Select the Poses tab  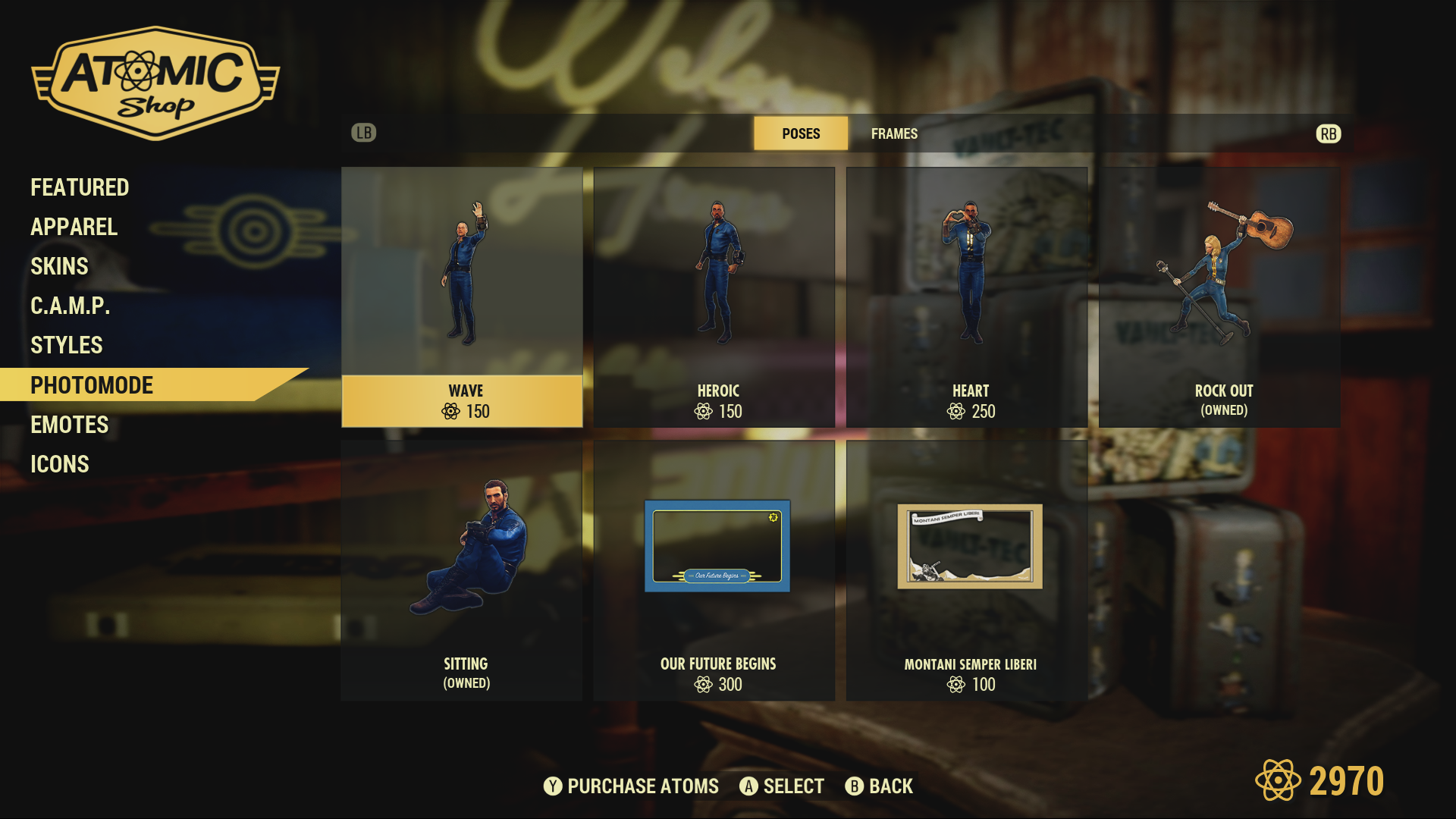(x=801, y=133)
